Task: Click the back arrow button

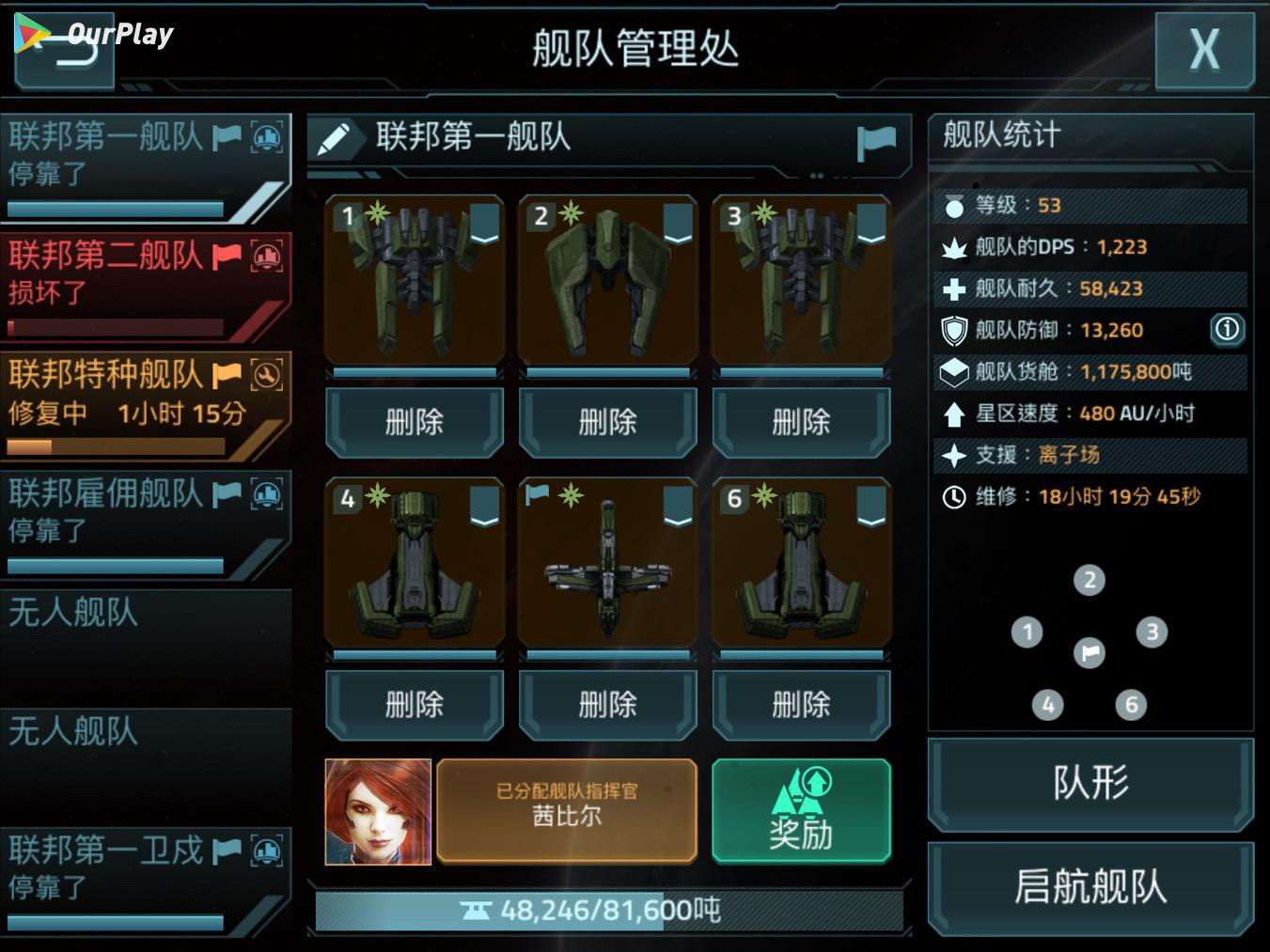Action: pos(66,52)
